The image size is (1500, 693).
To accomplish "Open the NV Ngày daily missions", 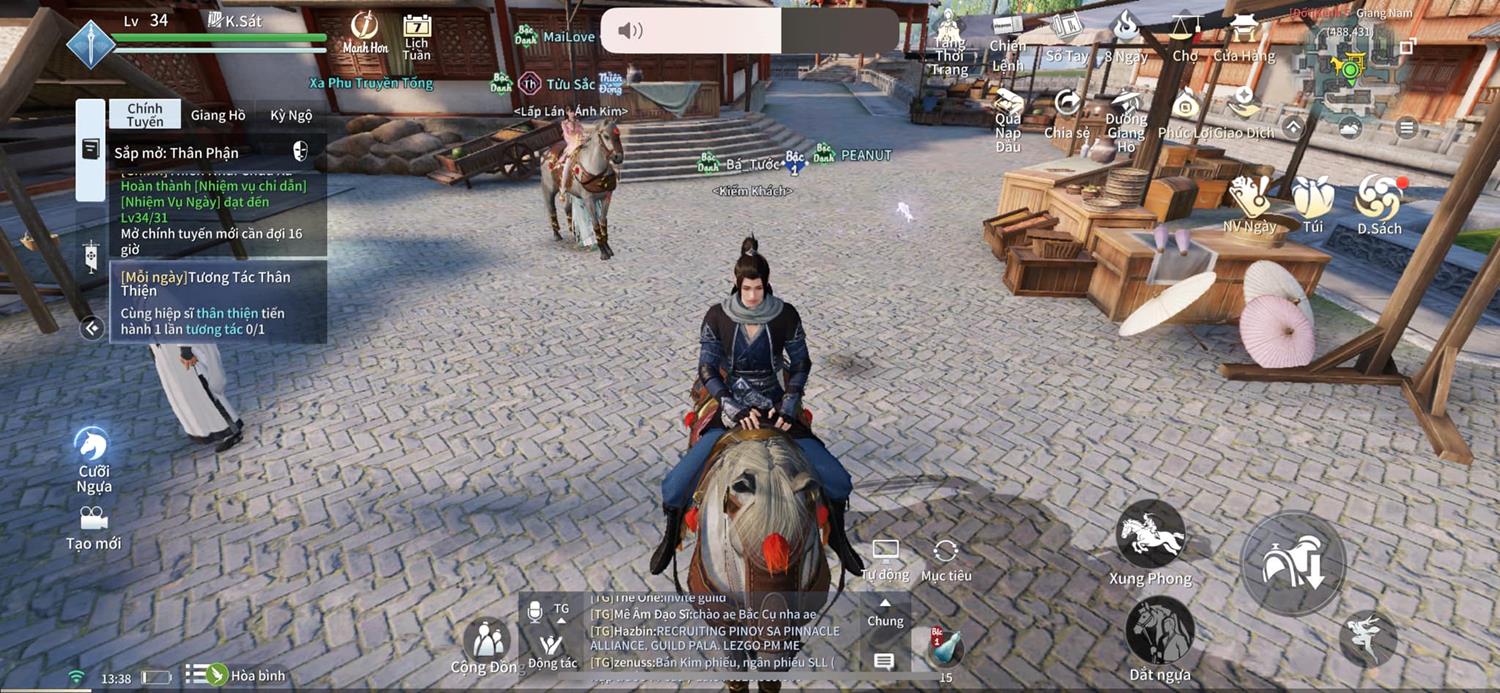I will pyautogui.click(x=1249, y=203).
